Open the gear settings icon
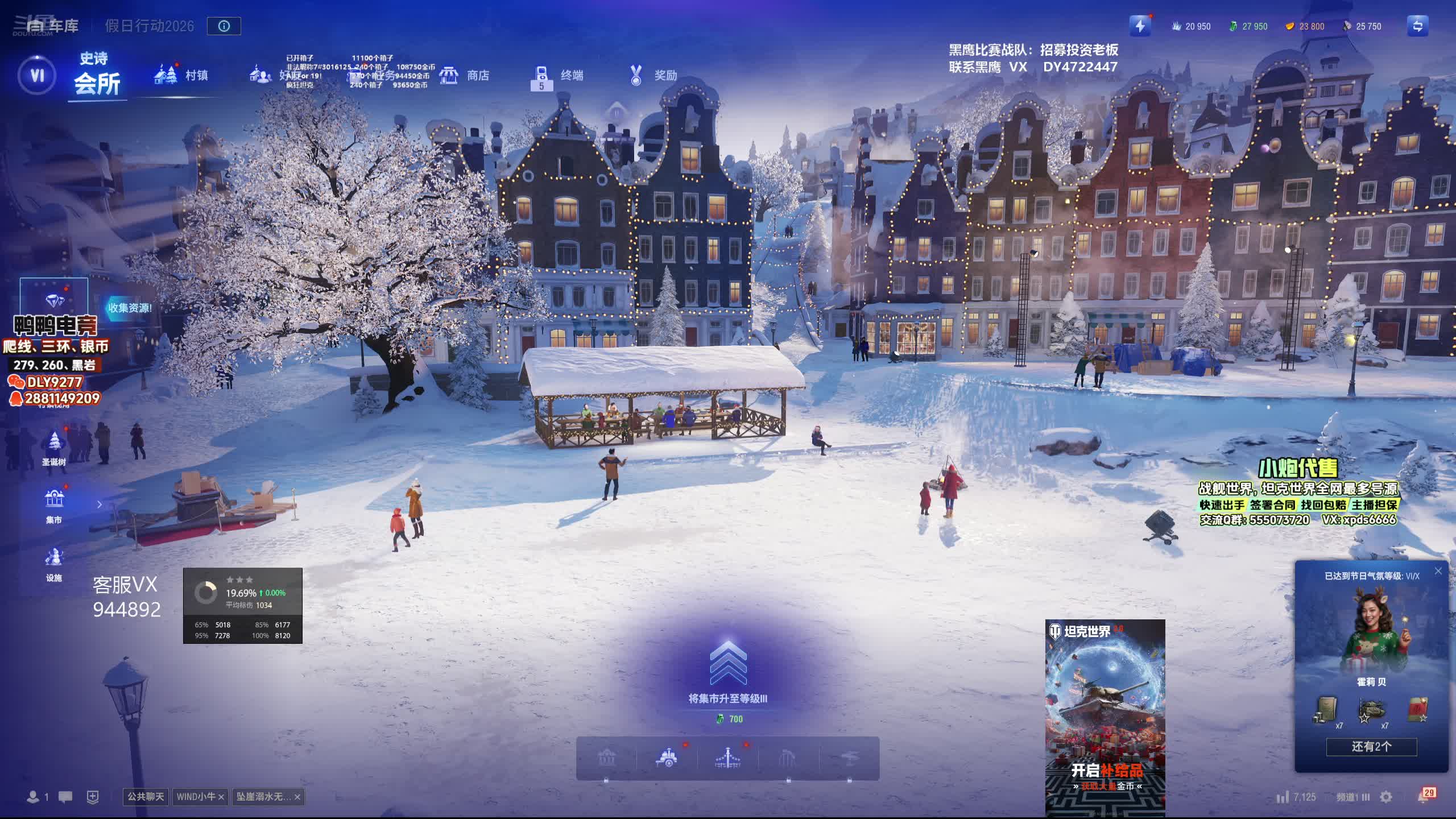1456x819 pixels. click(1386, 797)
